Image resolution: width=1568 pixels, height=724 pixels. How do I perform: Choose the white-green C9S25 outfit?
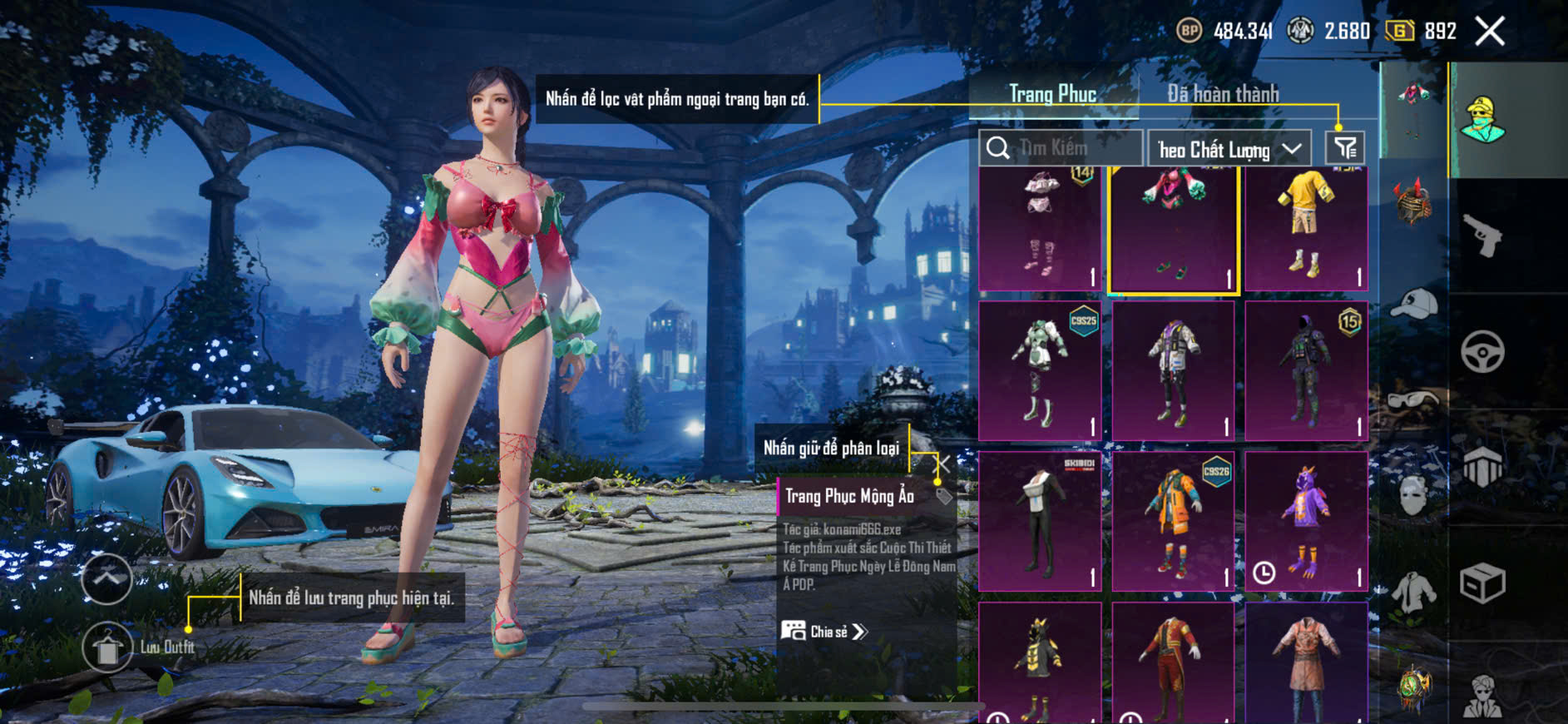pyautogui.click(x=1040, y=370)
